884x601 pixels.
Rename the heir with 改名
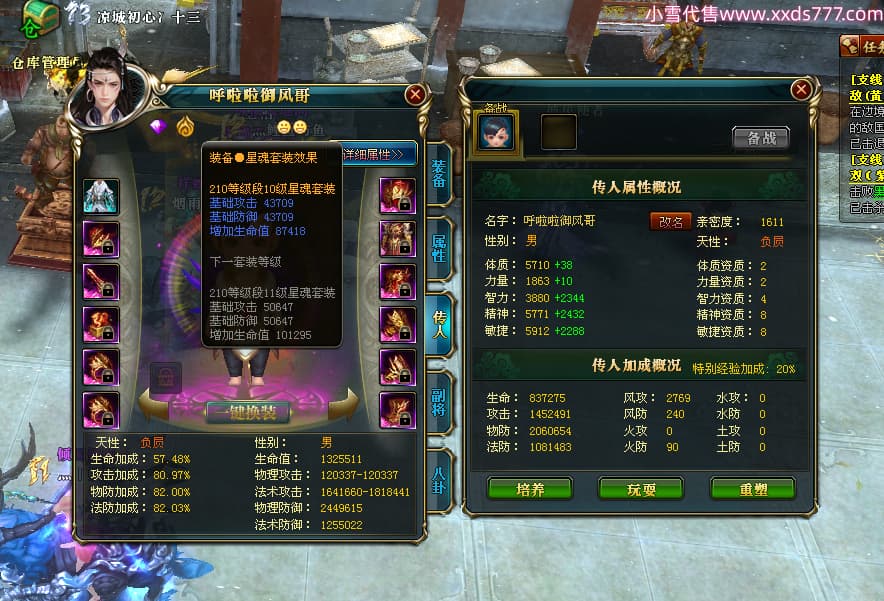(671, 221)
